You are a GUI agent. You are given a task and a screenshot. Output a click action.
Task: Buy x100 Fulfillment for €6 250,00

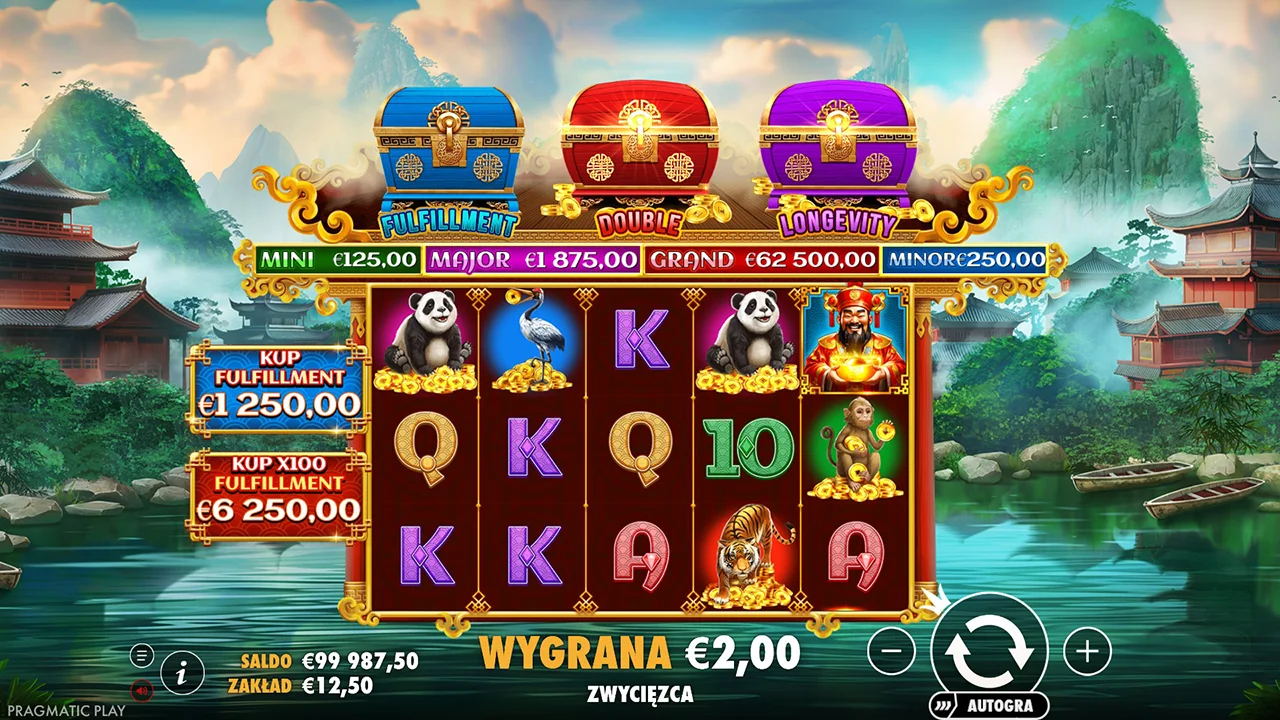278,497
